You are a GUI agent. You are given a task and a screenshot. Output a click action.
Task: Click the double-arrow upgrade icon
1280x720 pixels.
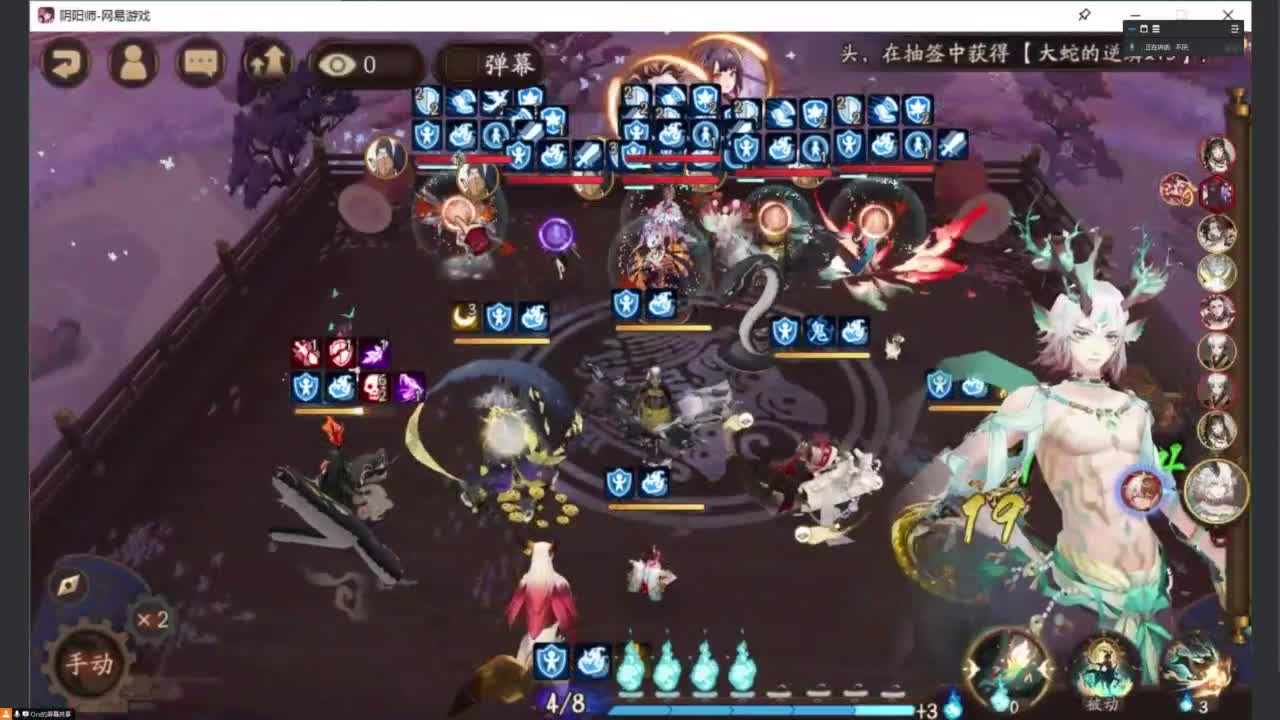point(265,63)
